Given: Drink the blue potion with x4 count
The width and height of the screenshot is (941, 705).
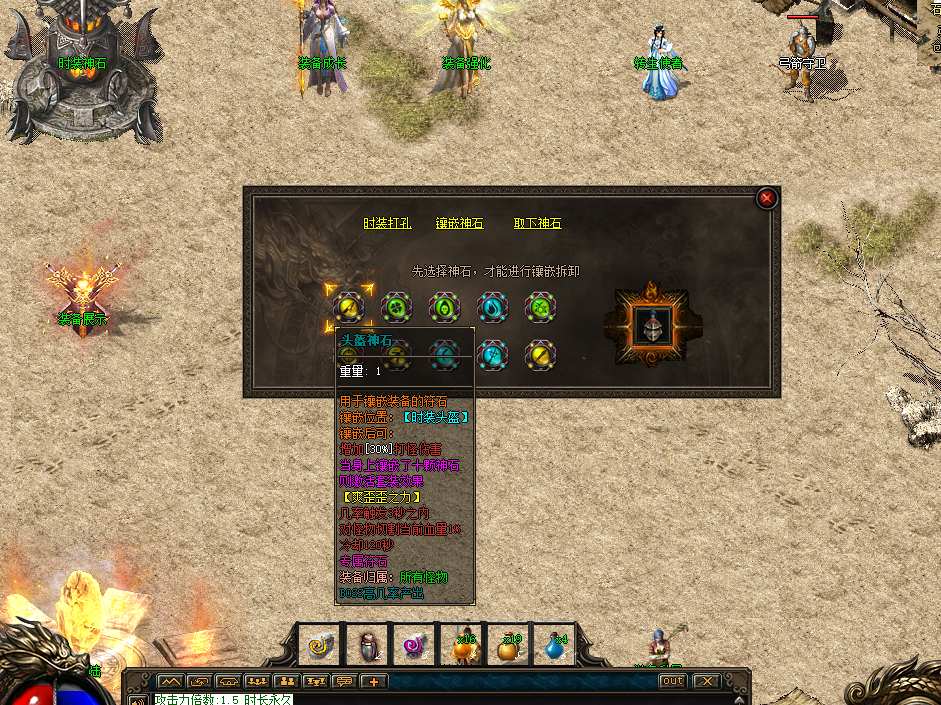Looking at the screenshot, I should [557, 646].
